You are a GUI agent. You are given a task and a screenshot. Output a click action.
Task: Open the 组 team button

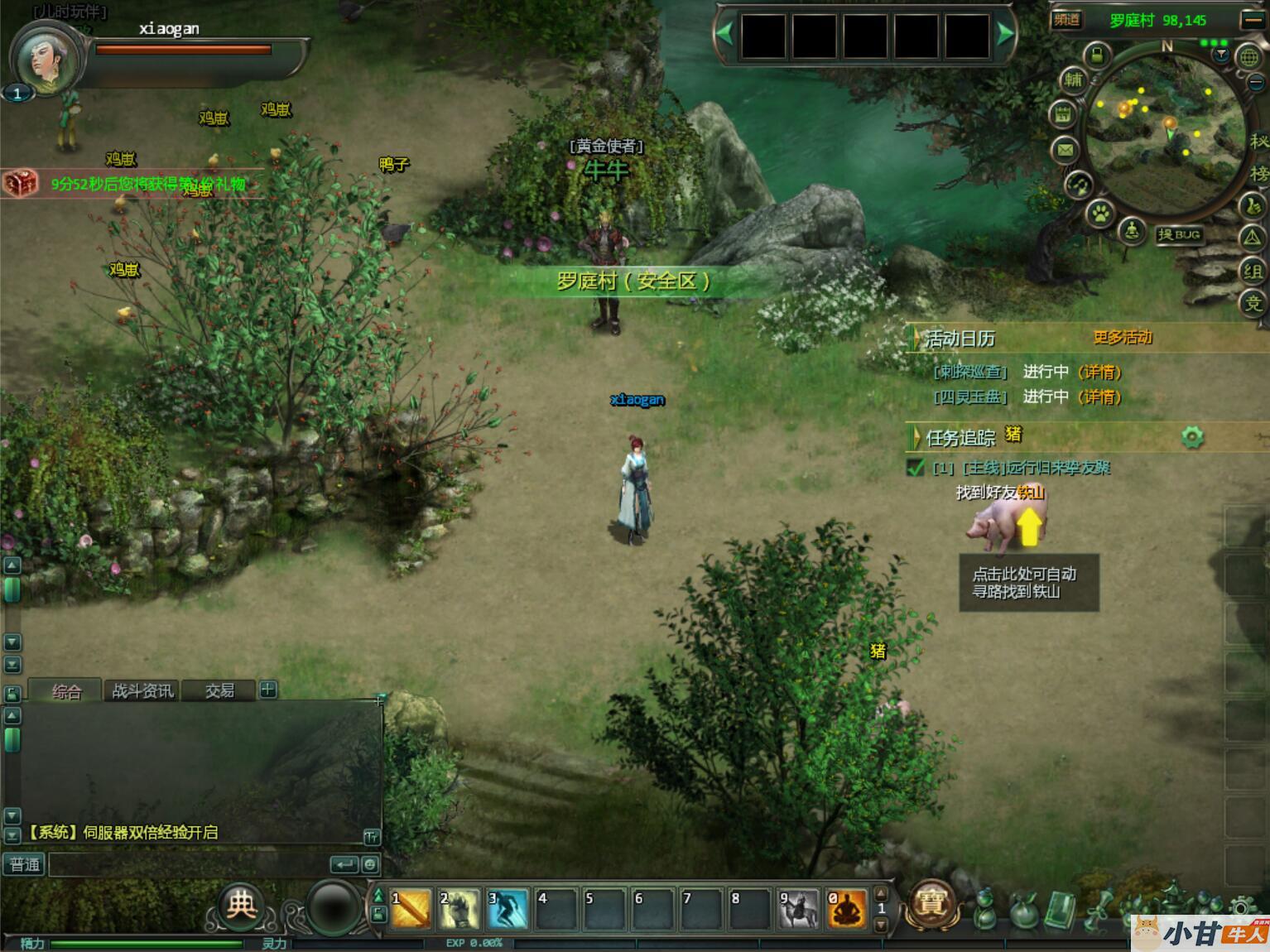tap(1252, 272)
